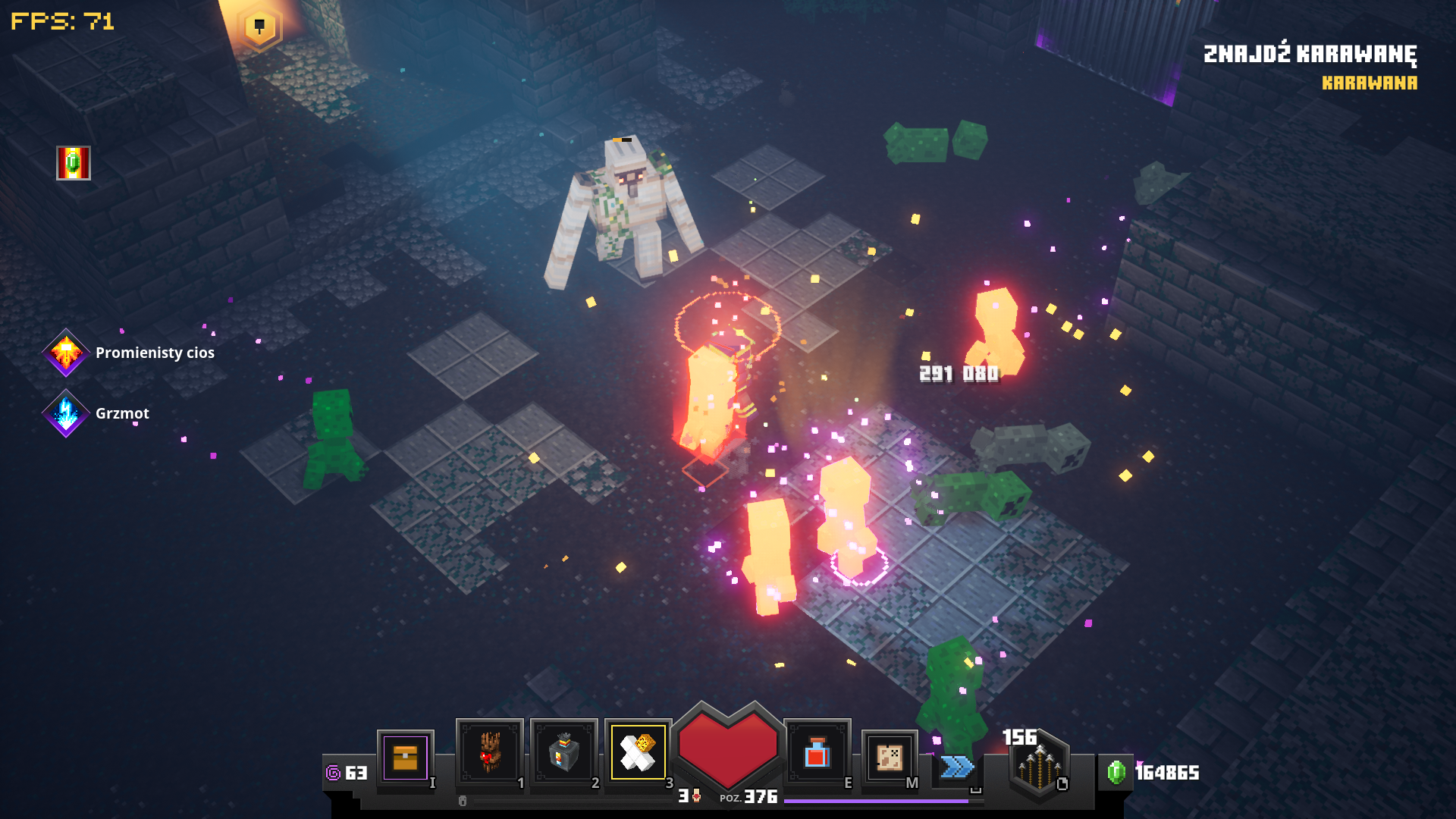The image size is (1456, 819).
Task: Click the emerald status effect icon
Action: click(x=74, y=163)
